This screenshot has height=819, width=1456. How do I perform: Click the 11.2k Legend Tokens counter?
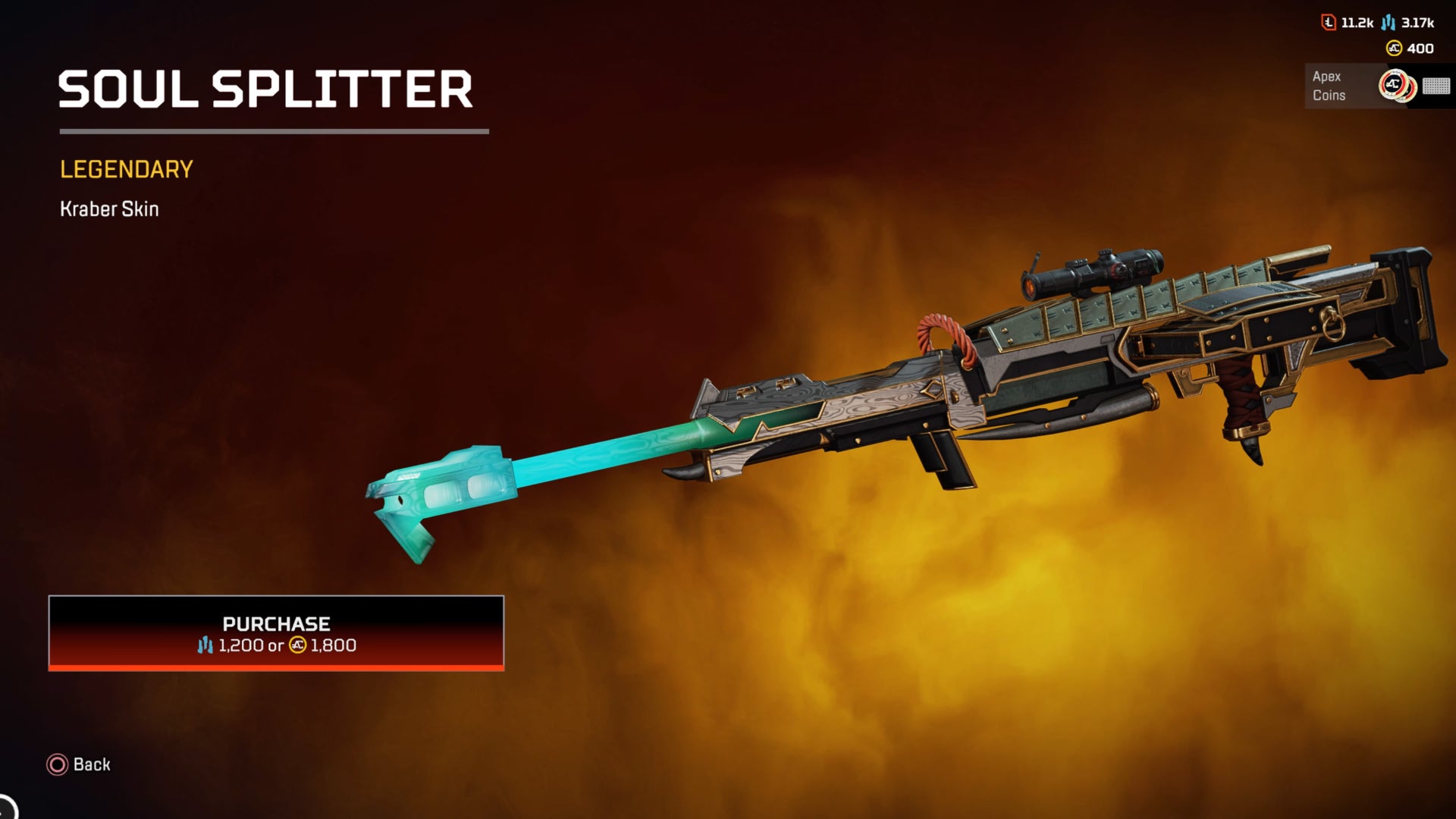tap(1357, 22)
